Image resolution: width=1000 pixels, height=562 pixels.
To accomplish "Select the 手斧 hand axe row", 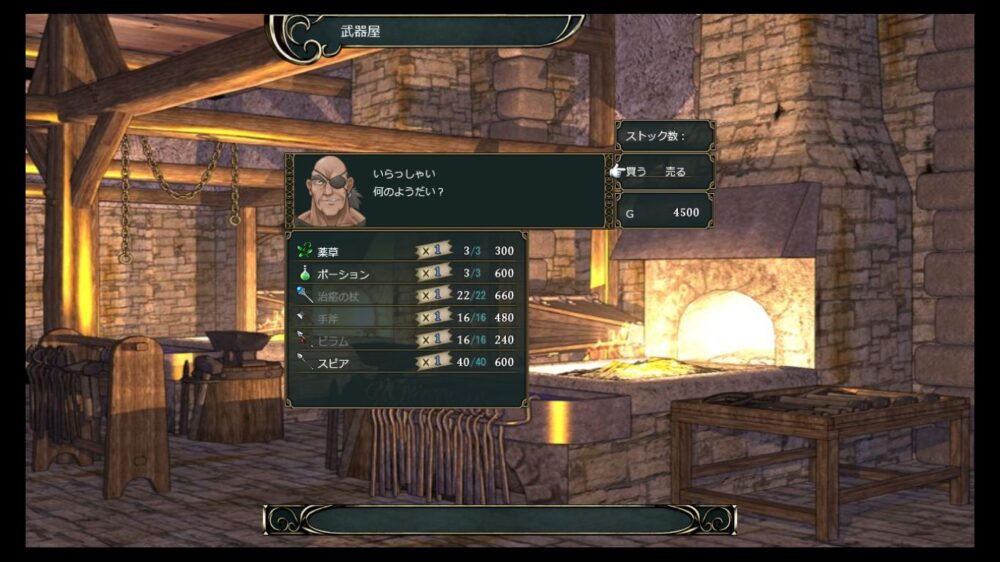I will pos(406,317).
